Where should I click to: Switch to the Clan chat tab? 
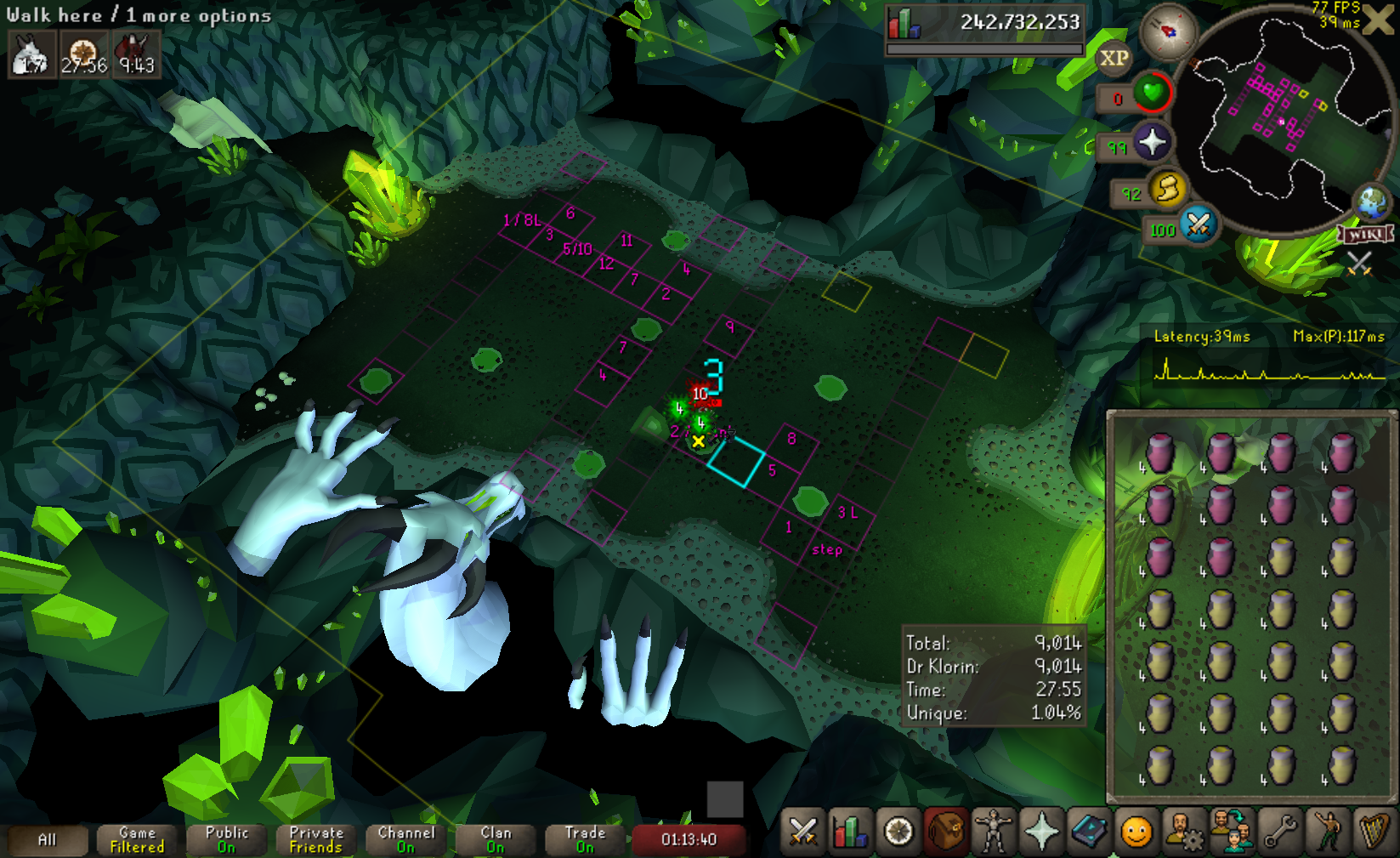pyautogui.click(x=496, y=840)
